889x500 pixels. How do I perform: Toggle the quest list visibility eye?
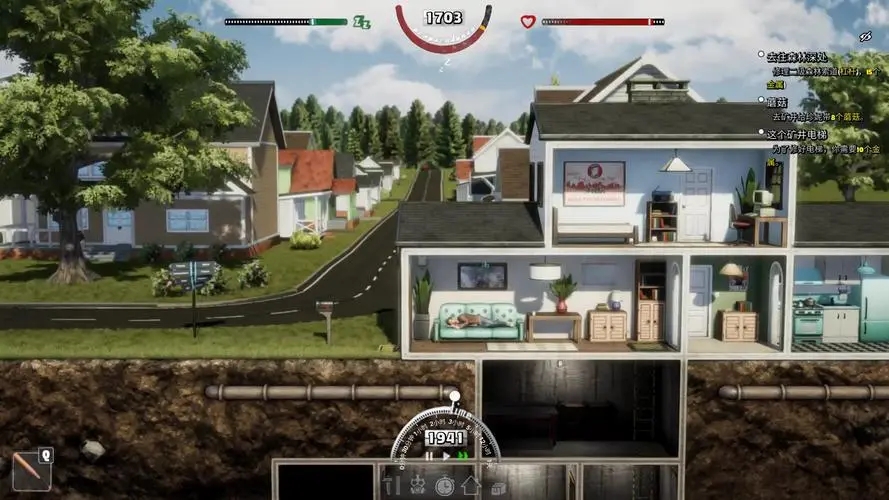point(866,36)
